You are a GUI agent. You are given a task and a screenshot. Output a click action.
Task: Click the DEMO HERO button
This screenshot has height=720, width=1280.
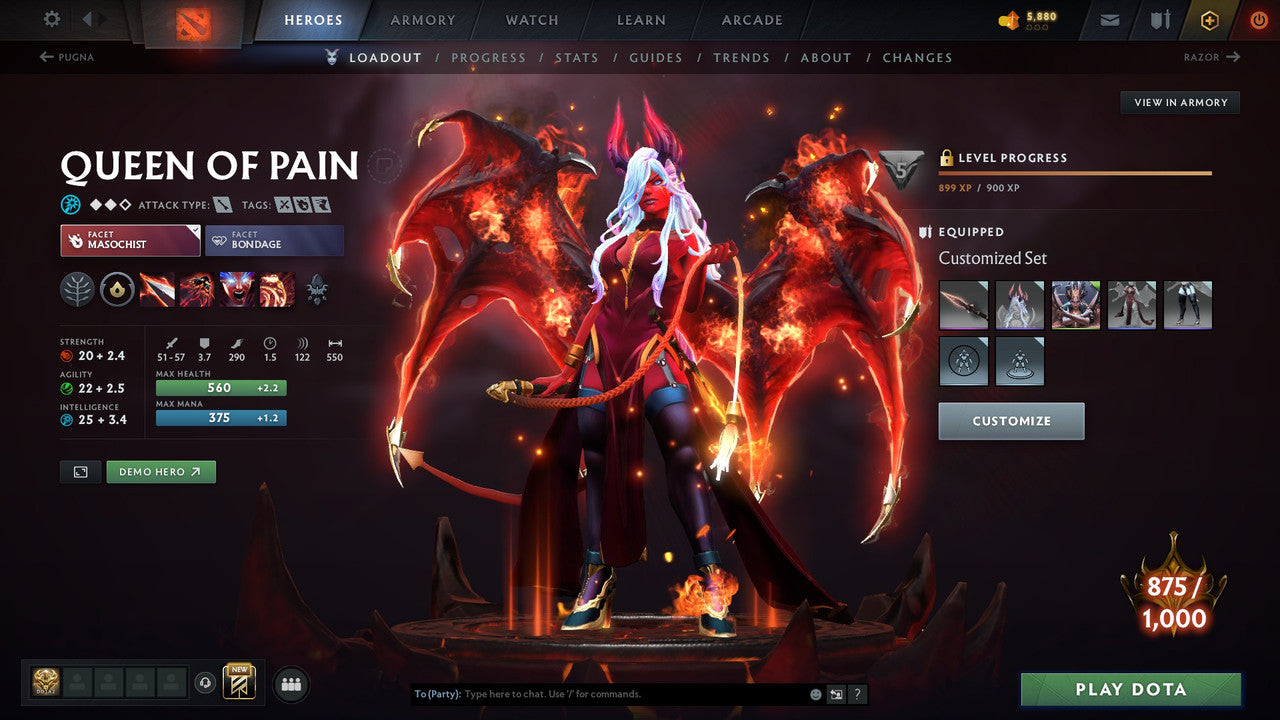click(x=160, y=471)
